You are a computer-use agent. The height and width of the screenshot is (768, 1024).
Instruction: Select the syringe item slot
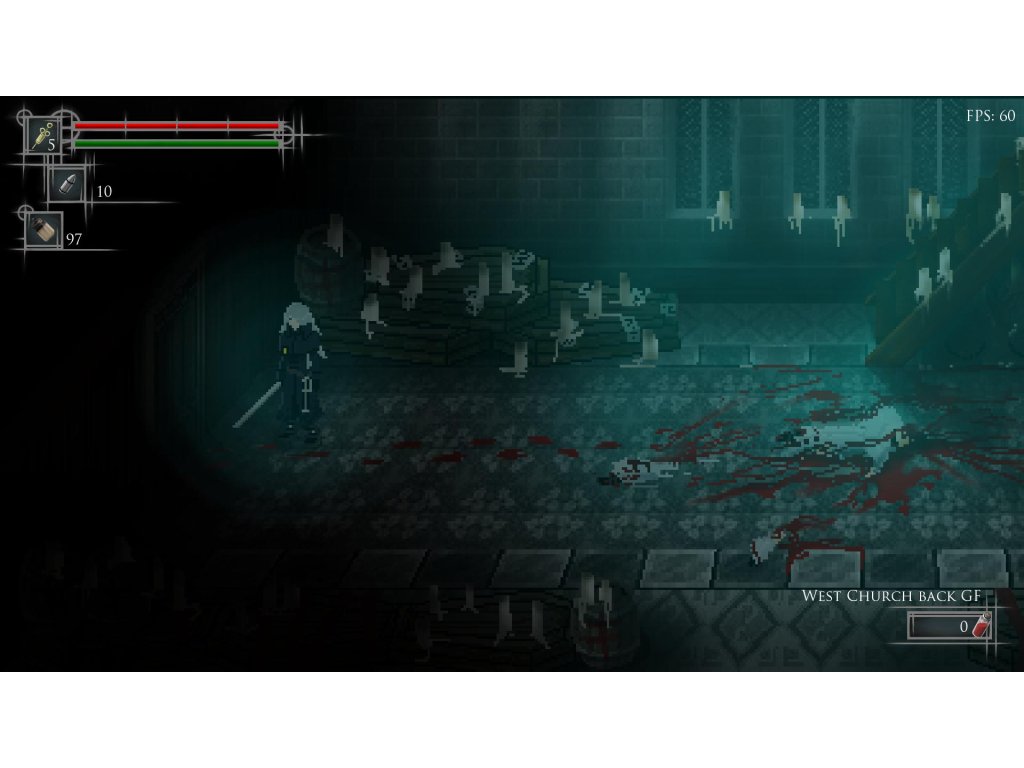click(42, 134)
